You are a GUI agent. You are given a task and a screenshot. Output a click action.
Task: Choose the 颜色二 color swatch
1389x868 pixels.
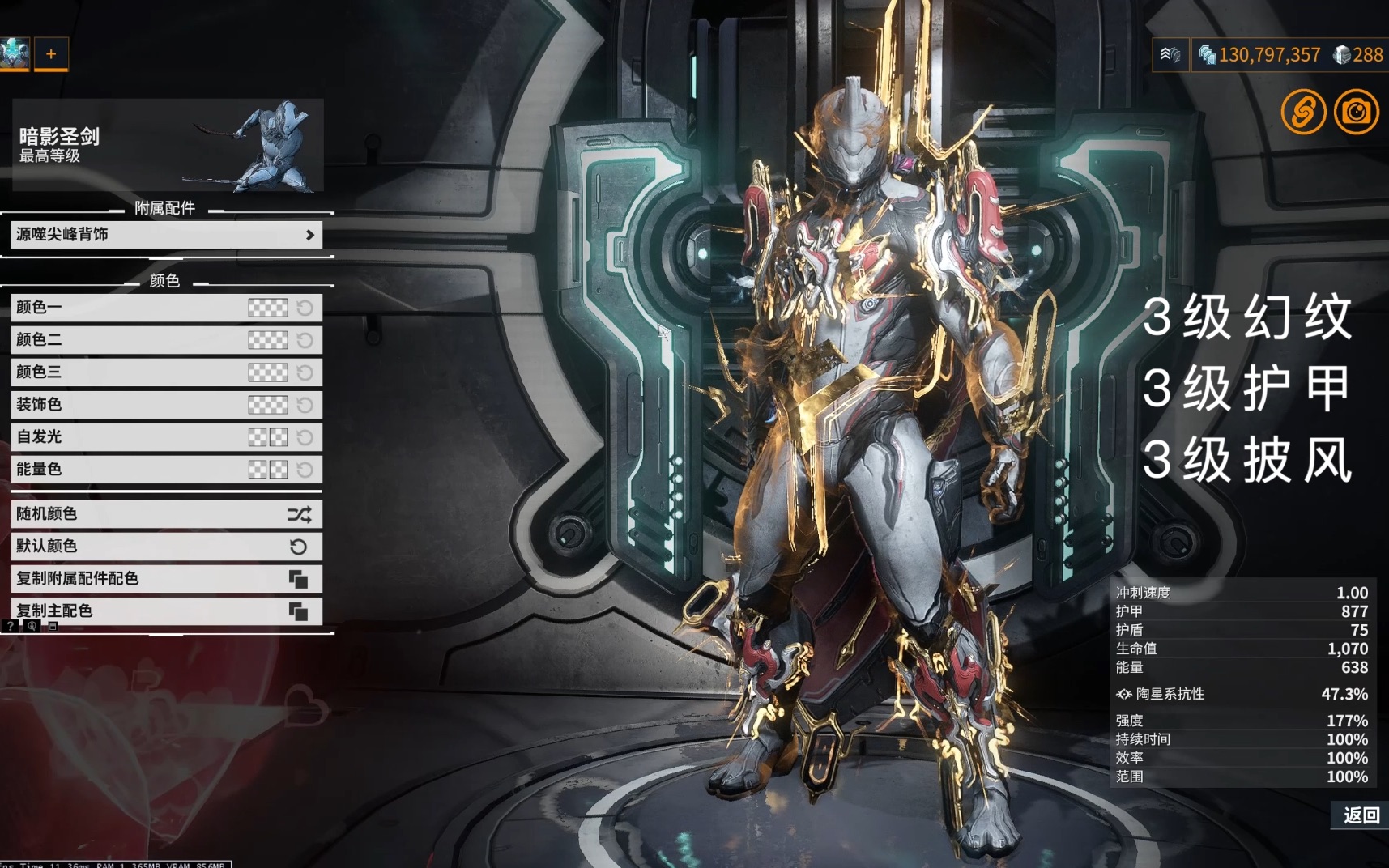[x=267, y=340]
